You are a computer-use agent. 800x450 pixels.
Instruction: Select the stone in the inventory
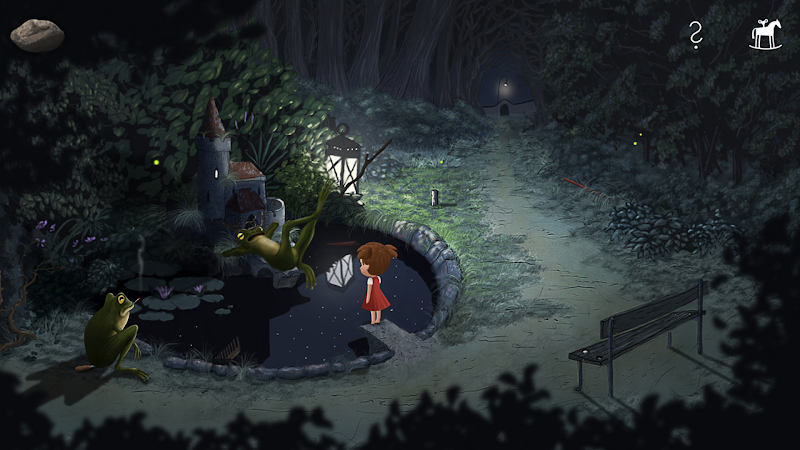pos(37,35)
